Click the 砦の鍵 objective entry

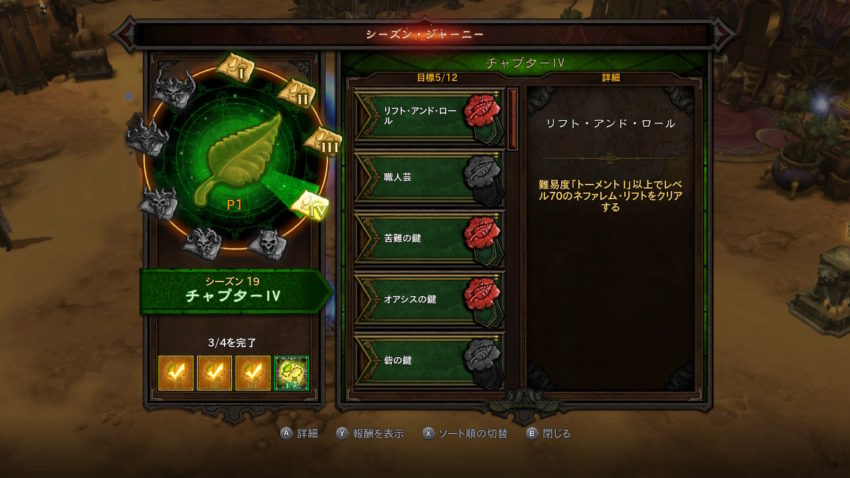coord(430,359)
